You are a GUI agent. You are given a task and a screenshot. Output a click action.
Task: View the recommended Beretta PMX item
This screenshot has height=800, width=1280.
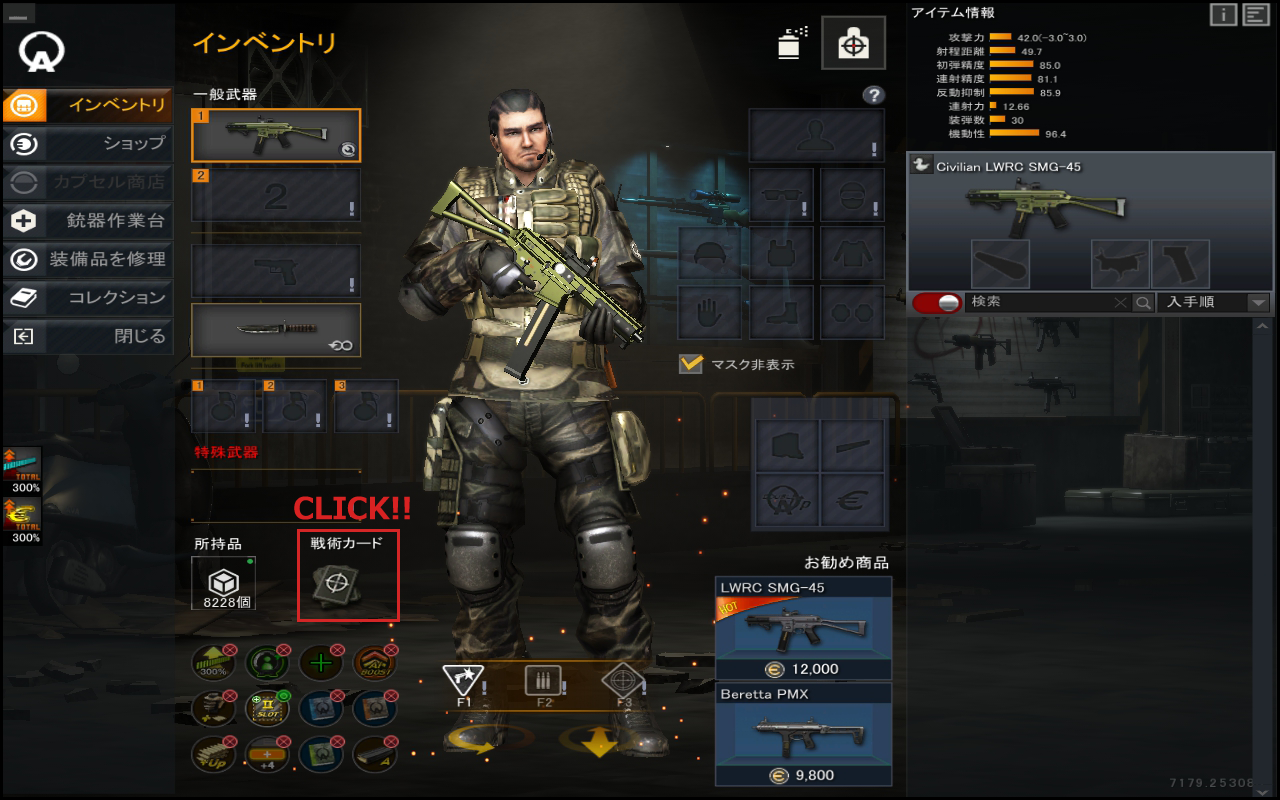tap(803, 734)
